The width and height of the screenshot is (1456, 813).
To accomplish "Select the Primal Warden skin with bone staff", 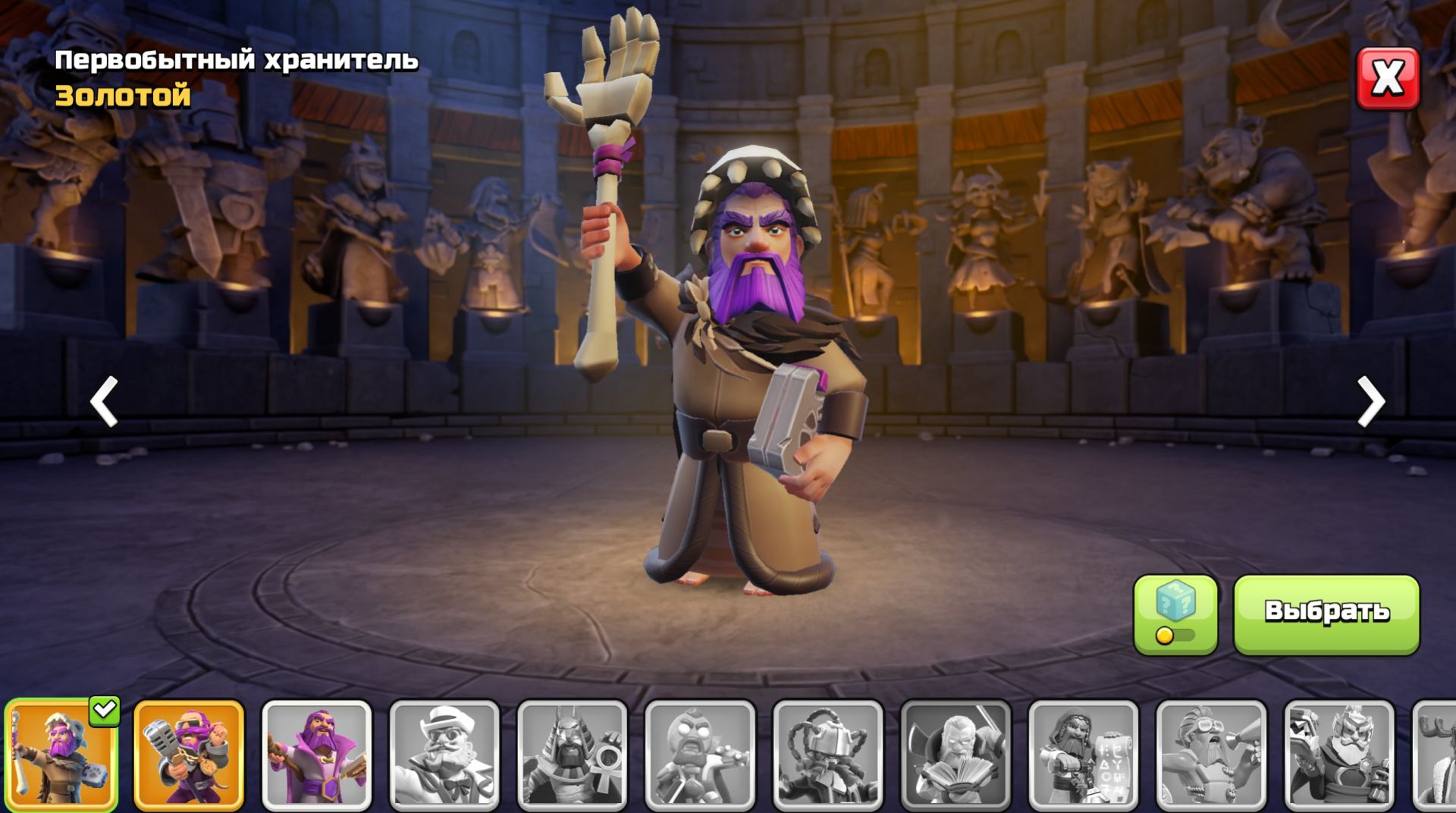I will click(61, 755).
